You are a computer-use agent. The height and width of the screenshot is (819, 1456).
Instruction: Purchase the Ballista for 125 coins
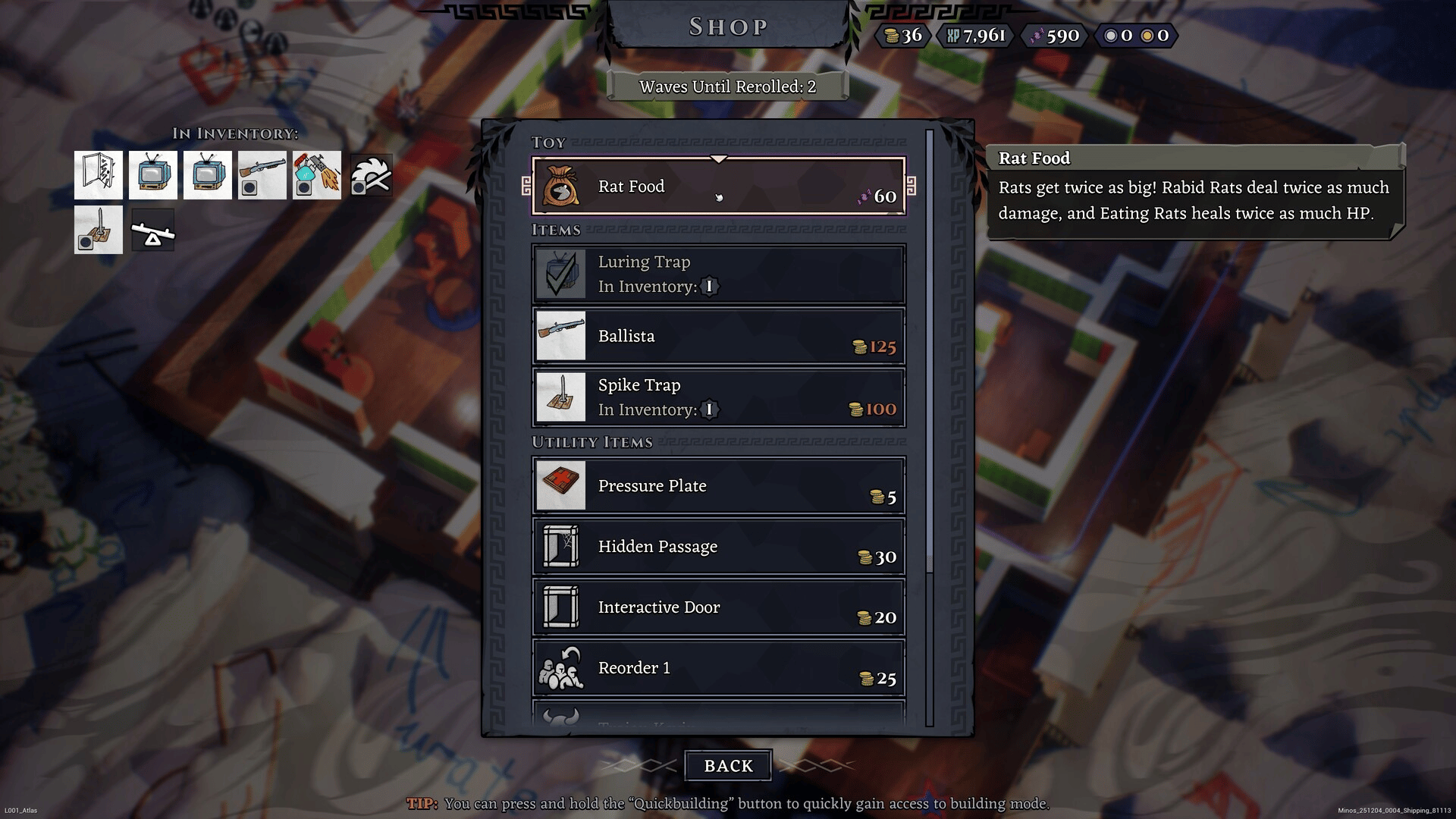[x=718, y=336]
